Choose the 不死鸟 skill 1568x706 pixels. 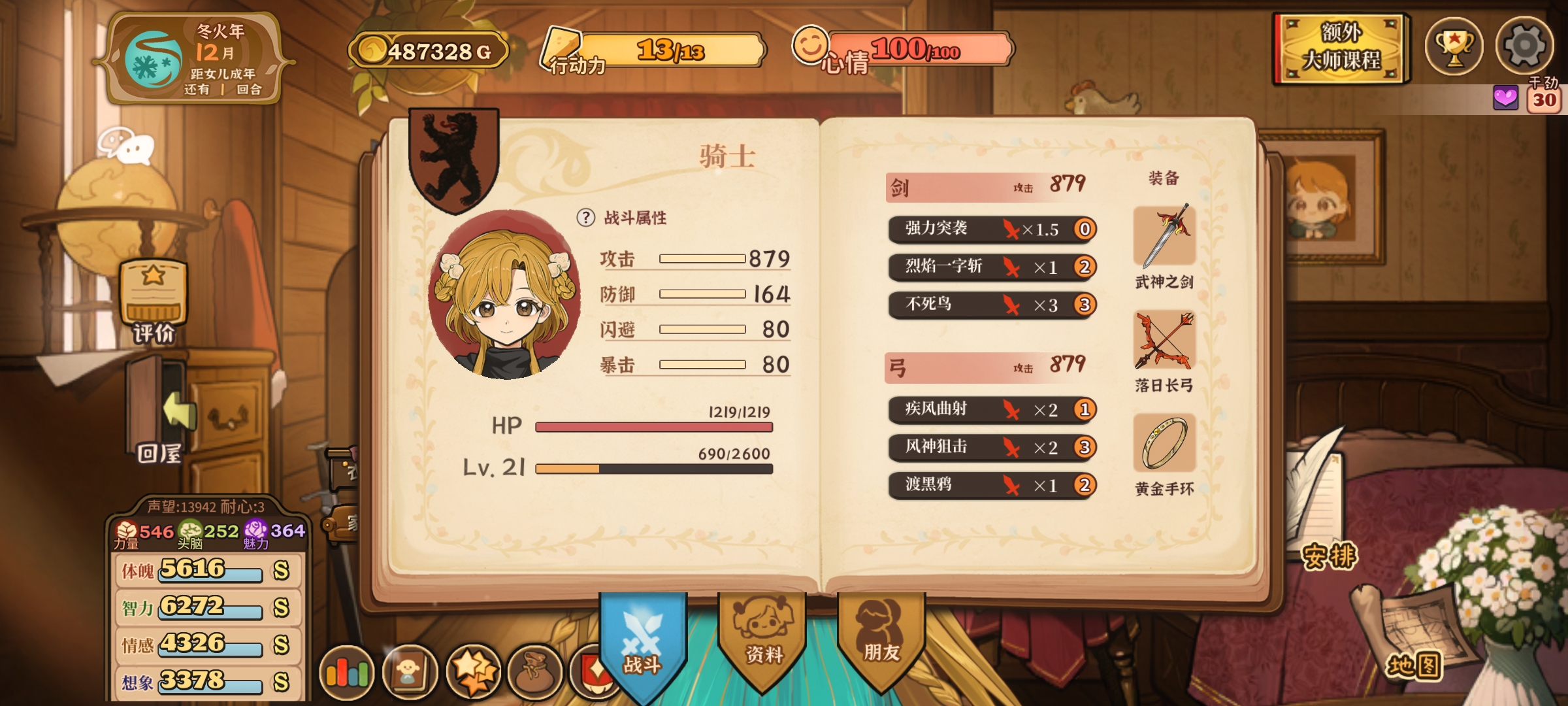tap(991, 305)
